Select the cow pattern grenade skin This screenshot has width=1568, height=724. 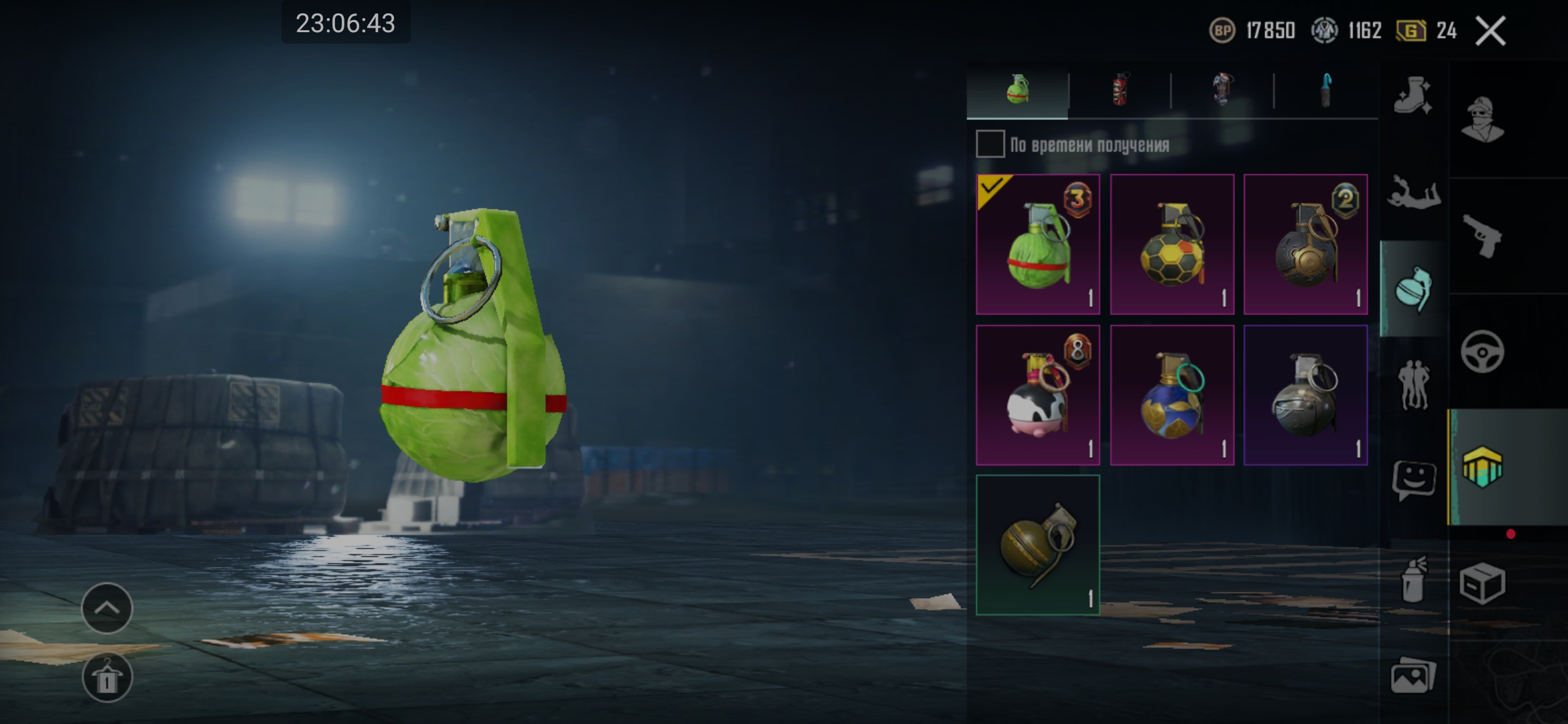coord(1038,395)
